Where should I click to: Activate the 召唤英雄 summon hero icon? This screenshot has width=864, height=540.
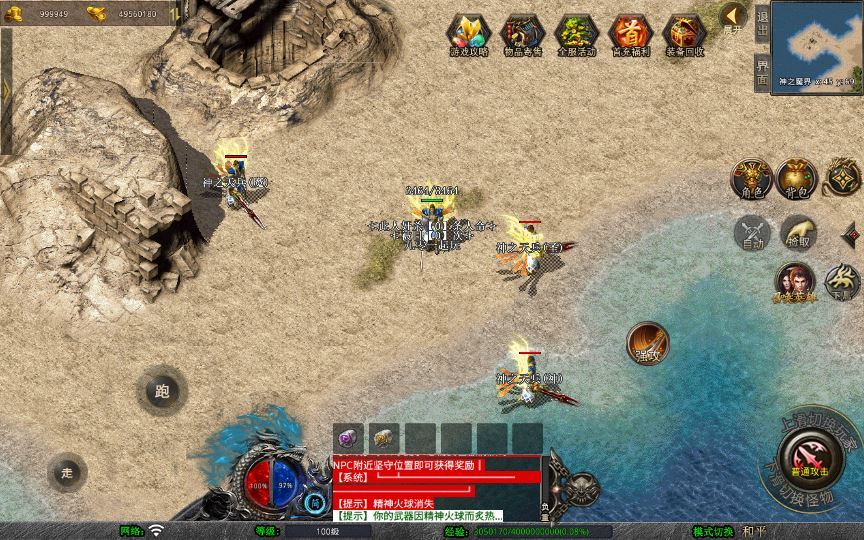tap(794, 282)
